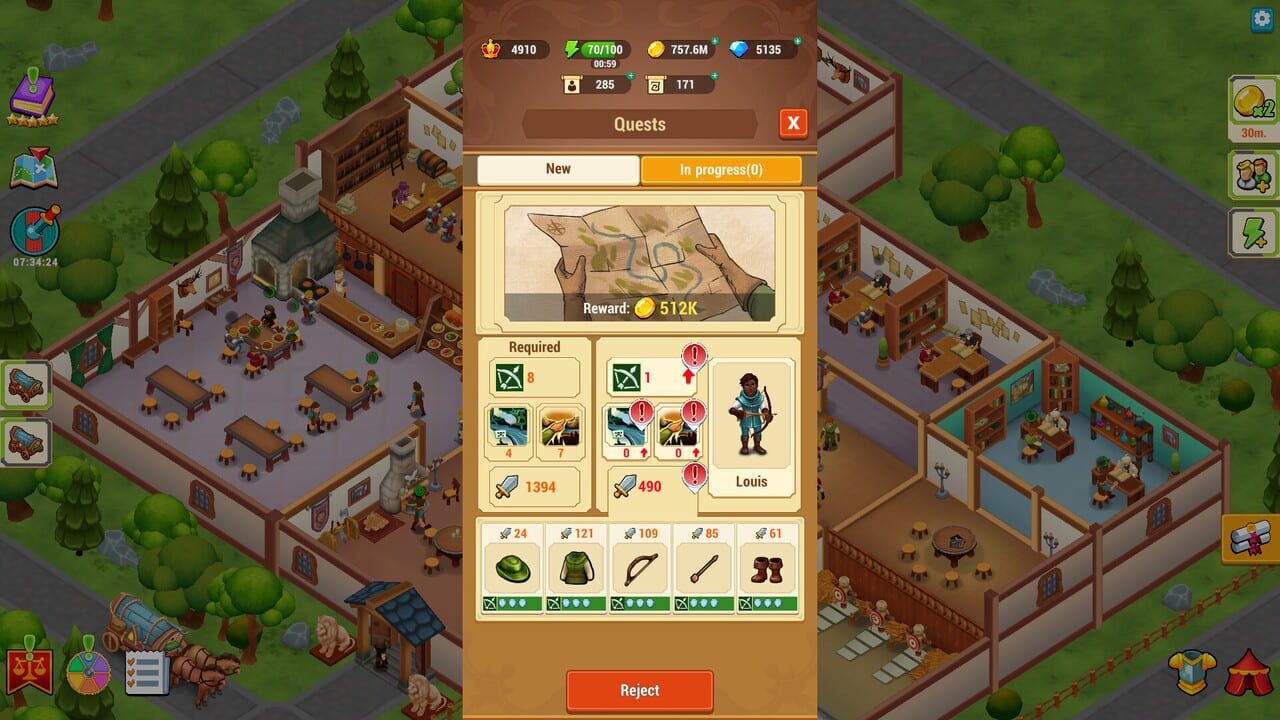Click the dagger expedition timer icon
The image size is (1280, 720).
click(x=33, y=232)
